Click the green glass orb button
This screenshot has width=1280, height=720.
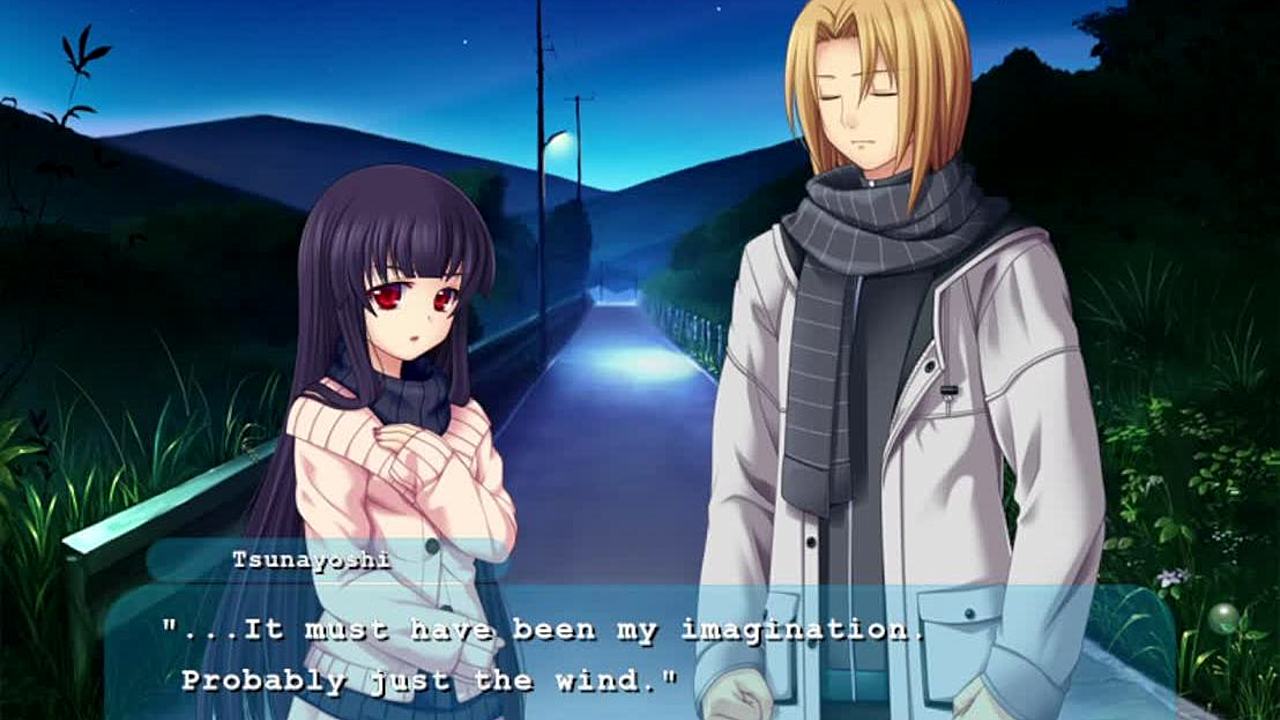coord(1222,618)
